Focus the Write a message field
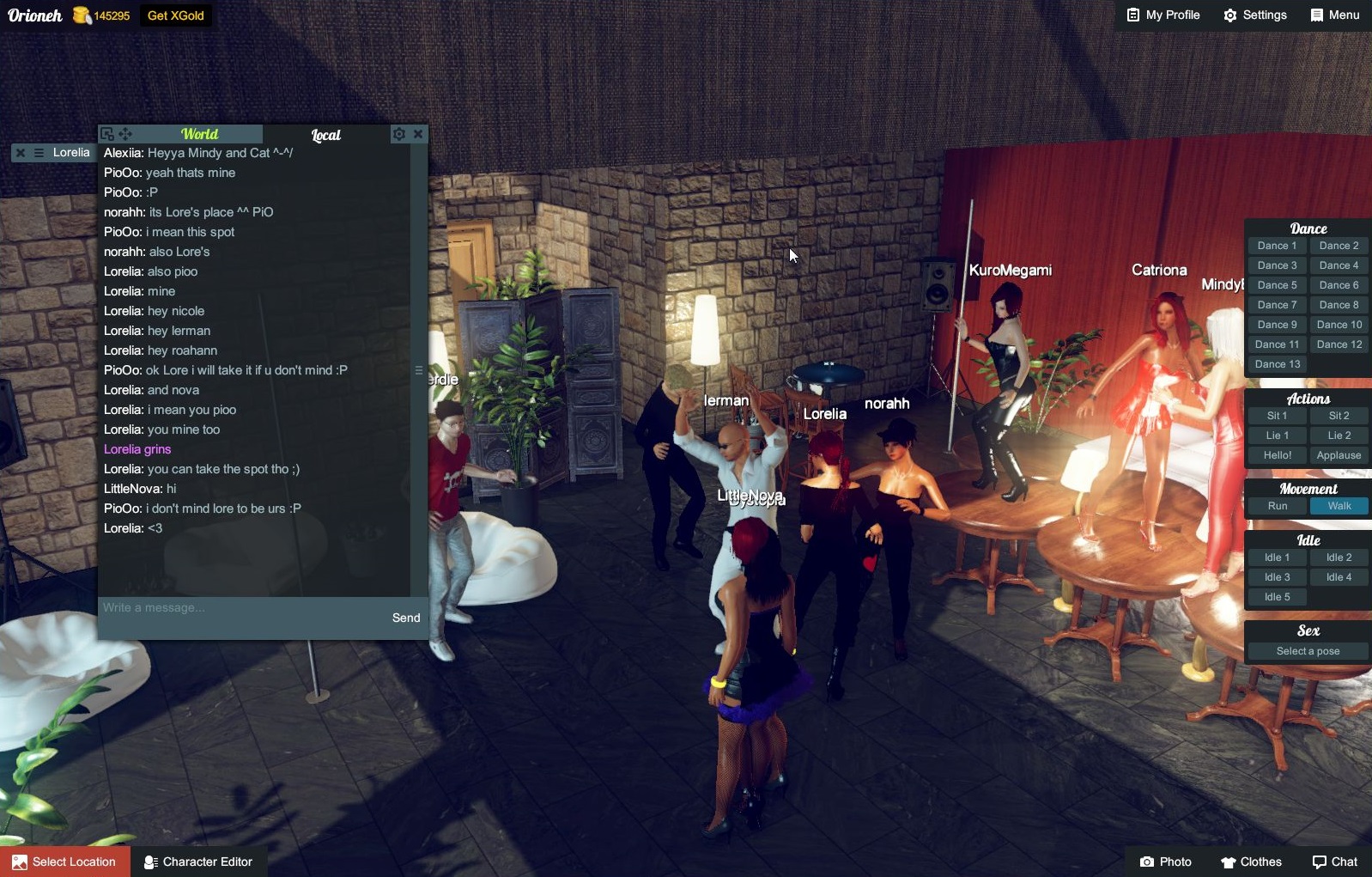1372x877 pixels. click(240, 608)
